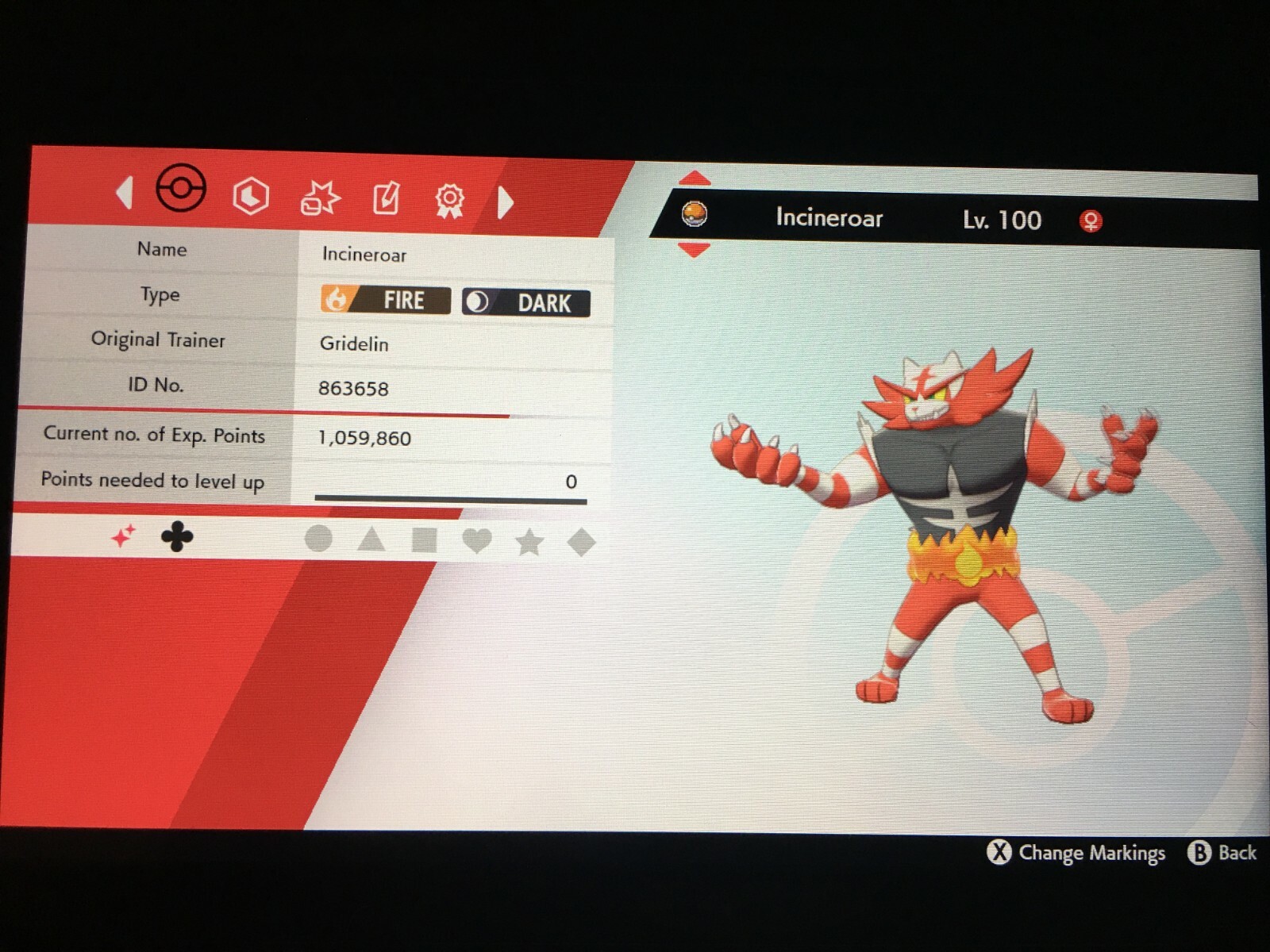1270x952 pixels.
Task: Click the left arrow beside the tabs
Action: 125,193
